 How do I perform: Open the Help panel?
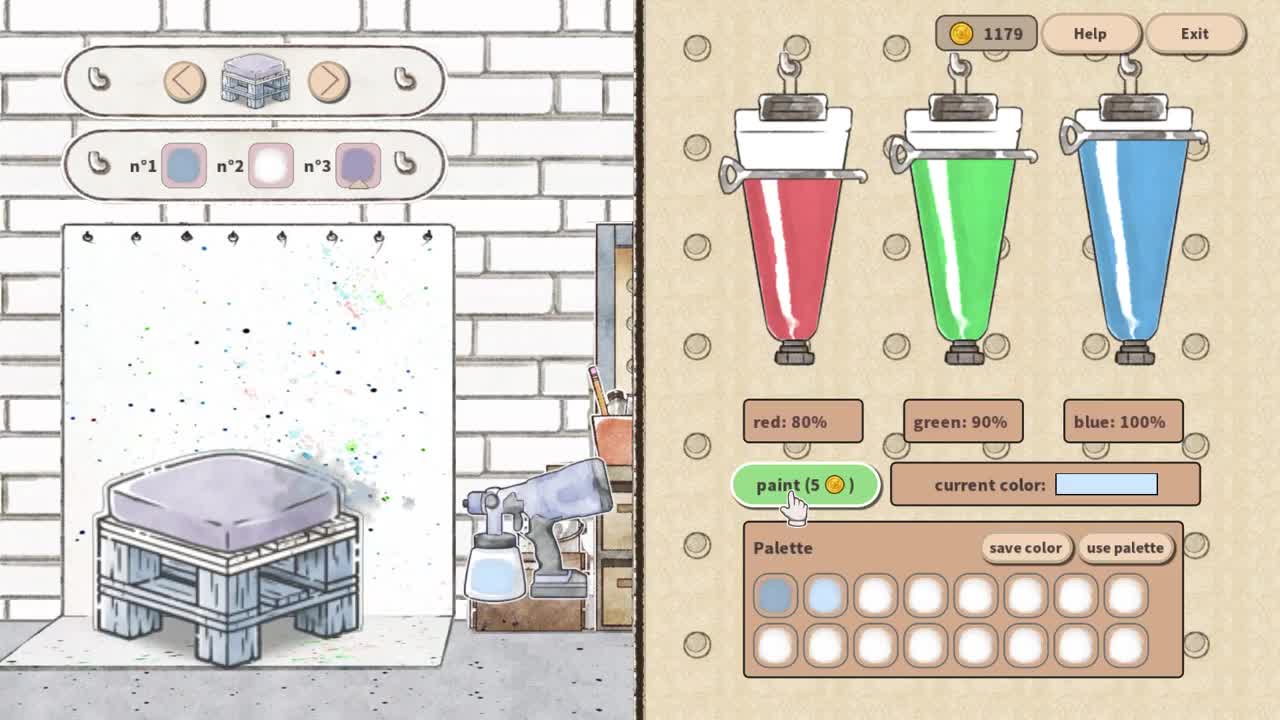pos(1089,33)
